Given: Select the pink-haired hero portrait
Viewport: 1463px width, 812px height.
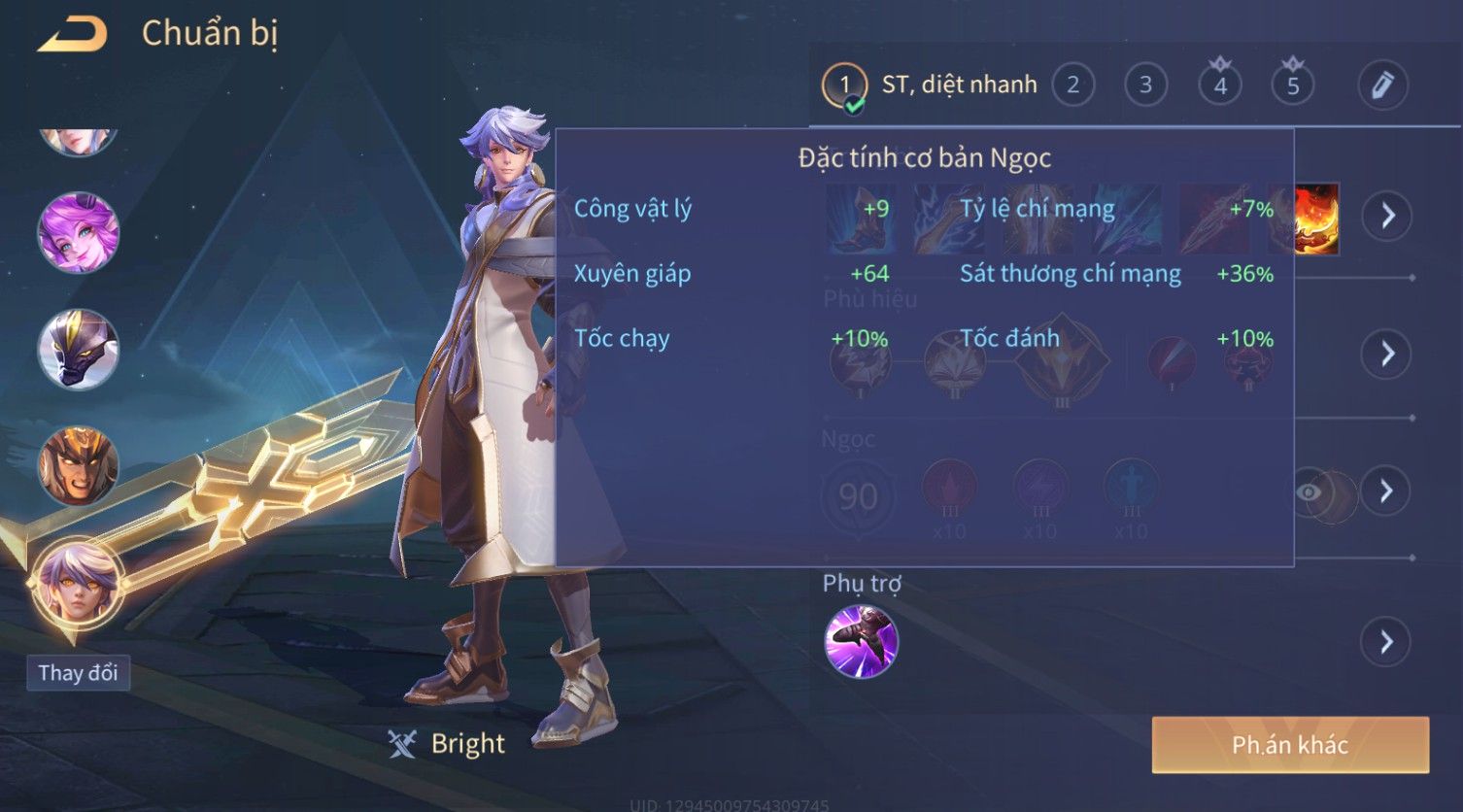Looking at the screenshot, I should [78, 233].
